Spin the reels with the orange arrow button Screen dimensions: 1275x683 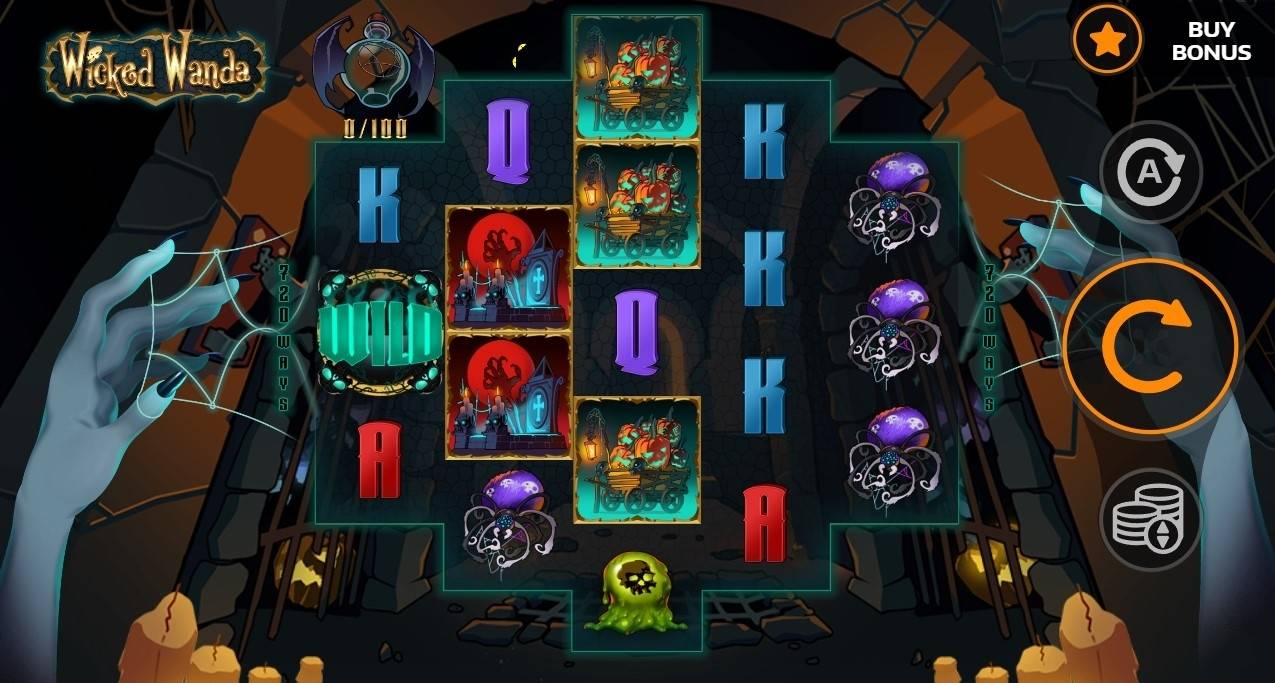coord(1151,346)
